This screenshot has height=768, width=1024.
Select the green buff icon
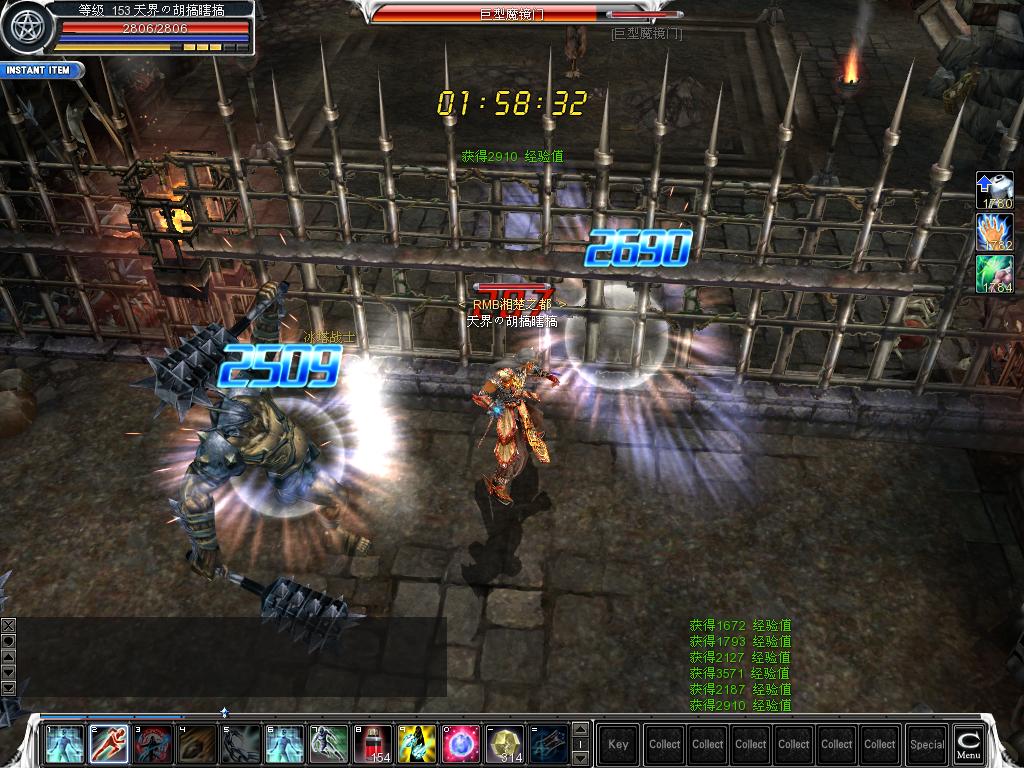point(994,274)
